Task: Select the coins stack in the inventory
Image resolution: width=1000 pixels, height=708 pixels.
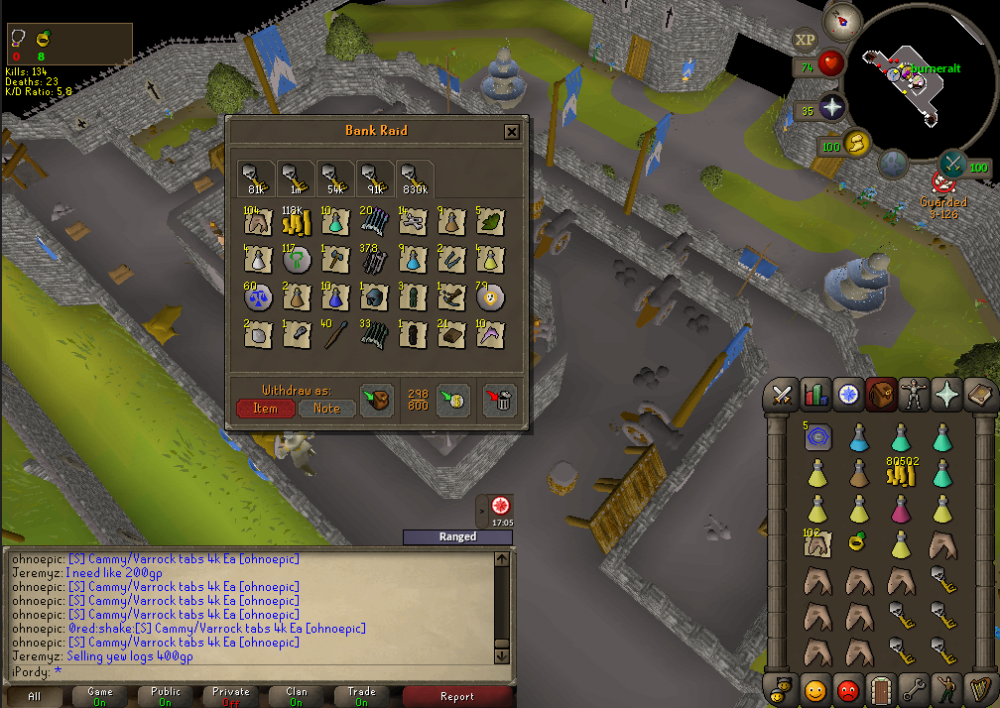Action: 902,474
